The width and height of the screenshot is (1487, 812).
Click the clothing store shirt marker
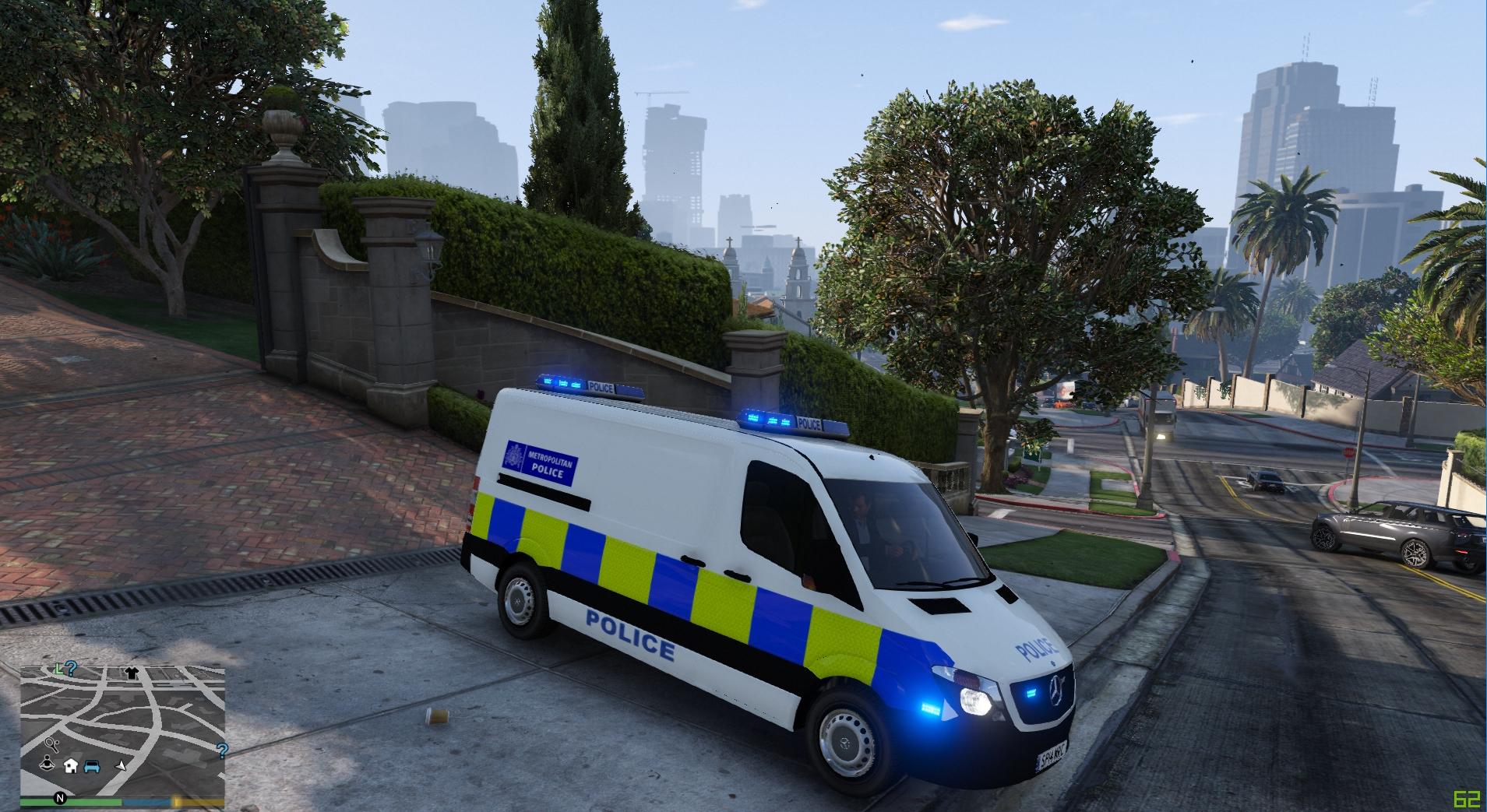[130, 672]
